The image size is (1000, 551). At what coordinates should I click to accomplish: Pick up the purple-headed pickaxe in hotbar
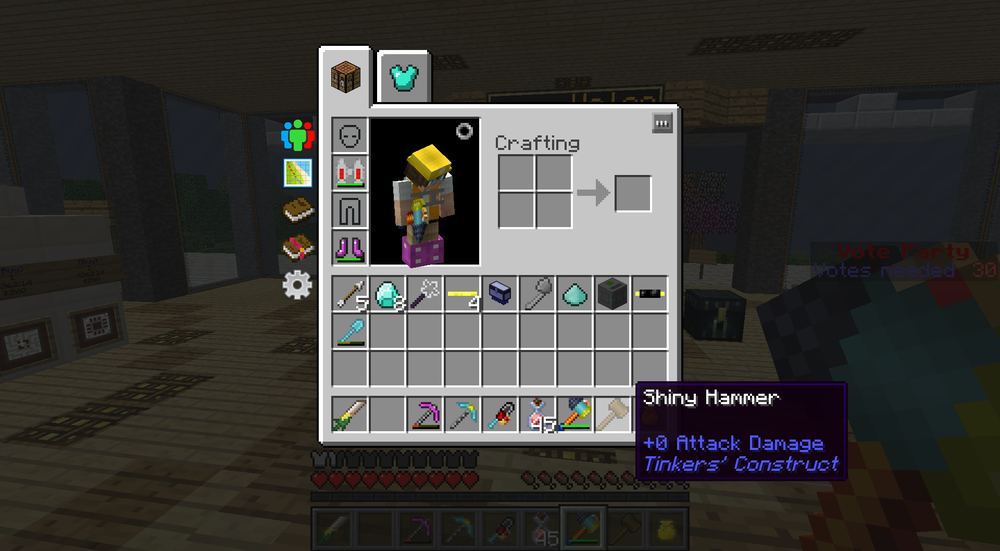pos(425,414)
